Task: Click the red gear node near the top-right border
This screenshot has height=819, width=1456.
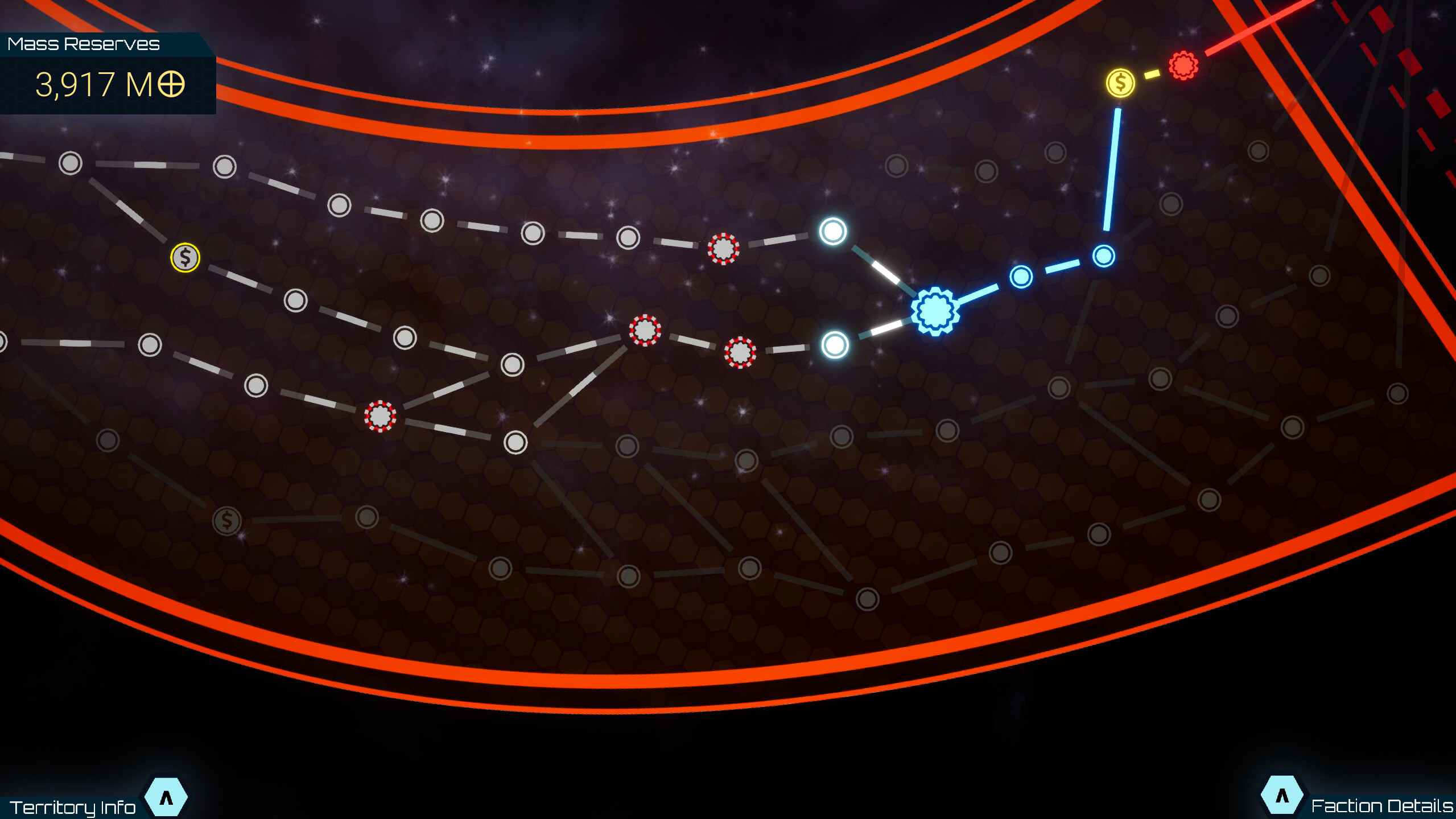Action: coord(1184,65)
